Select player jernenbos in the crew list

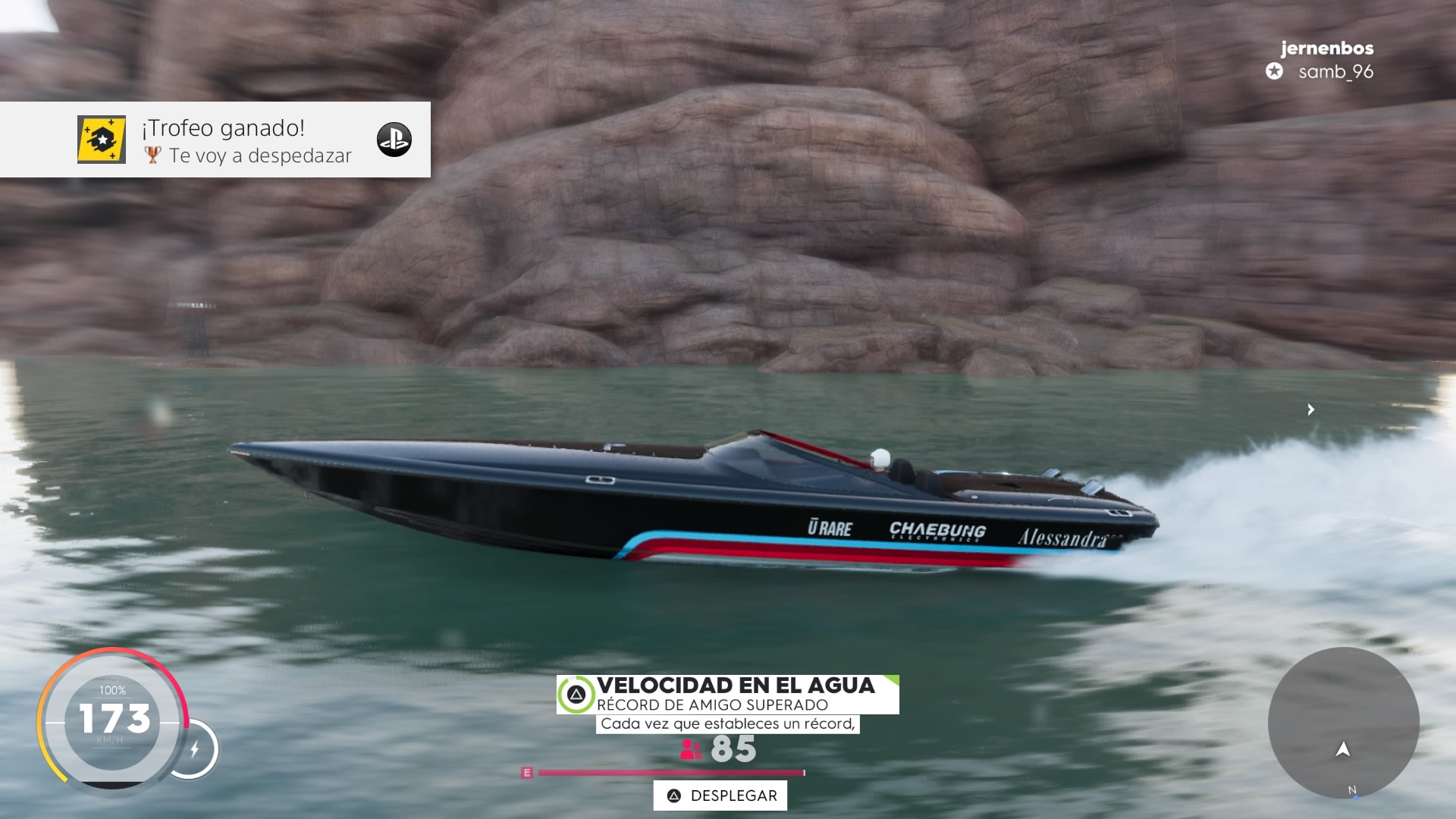point(1327,48)
